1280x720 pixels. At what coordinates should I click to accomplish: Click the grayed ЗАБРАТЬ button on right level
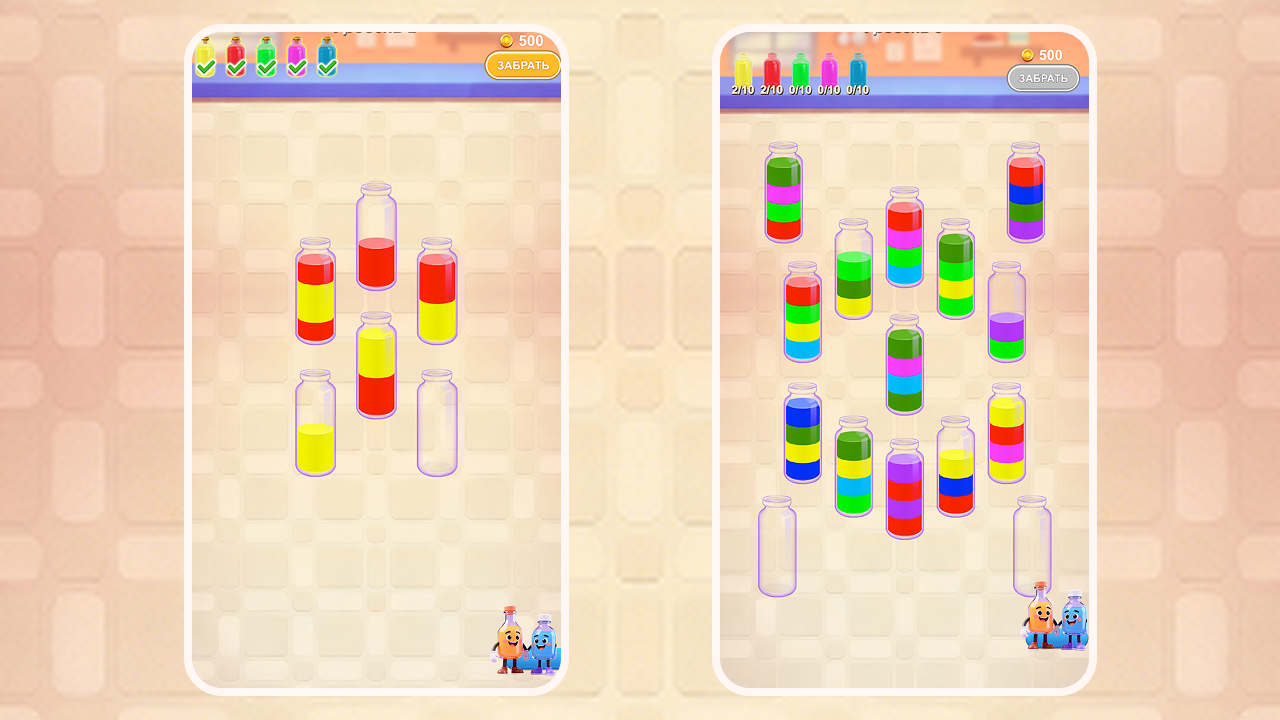[1043, 78]
